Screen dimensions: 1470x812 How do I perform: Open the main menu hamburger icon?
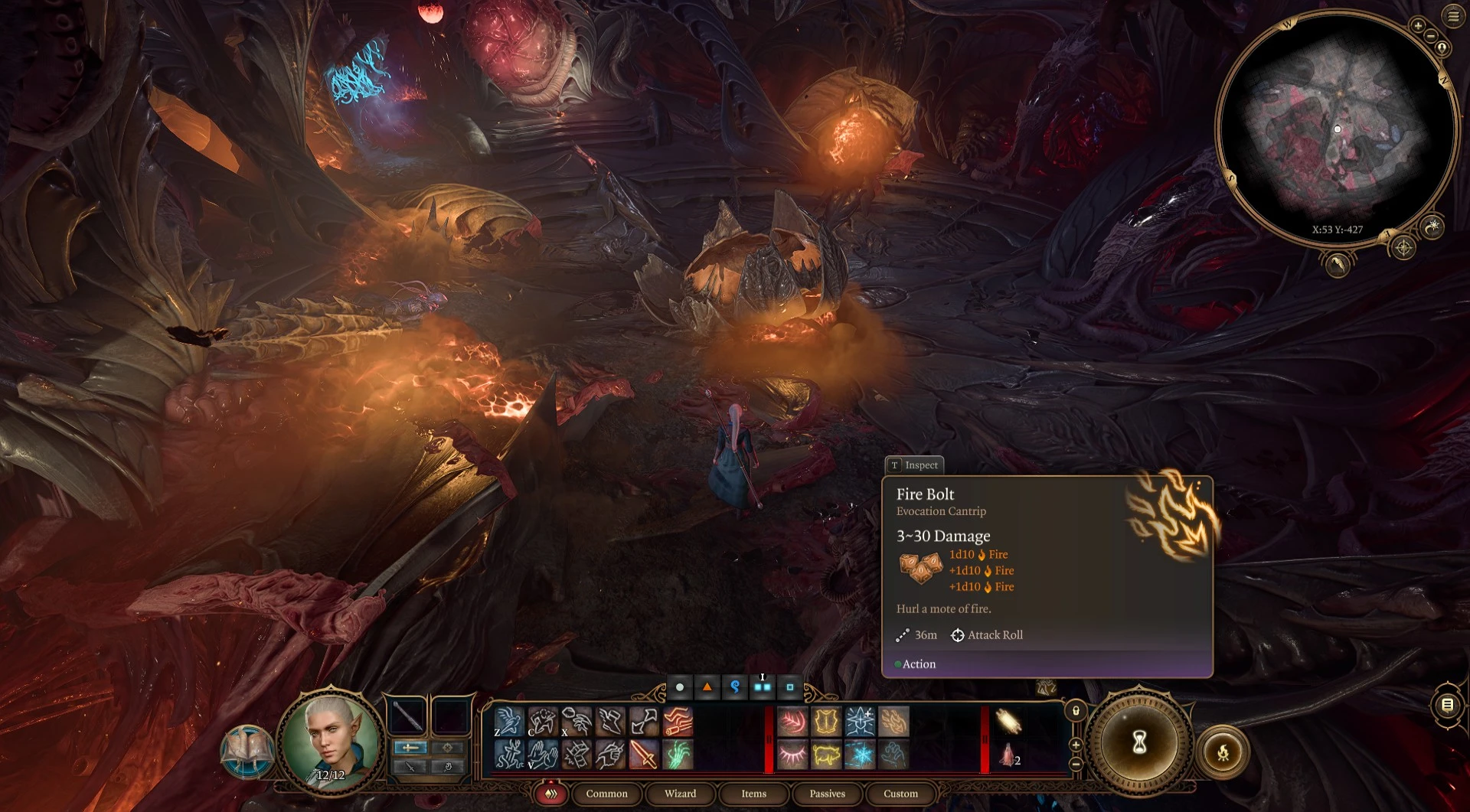[1453, 16]
